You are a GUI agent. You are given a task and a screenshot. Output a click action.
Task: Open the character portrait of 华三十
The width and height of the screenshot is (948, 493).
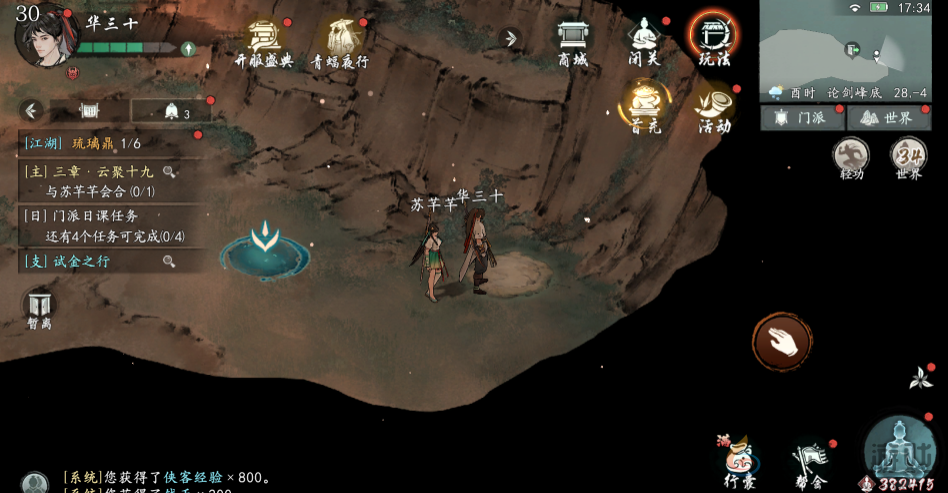pos(46,35)
